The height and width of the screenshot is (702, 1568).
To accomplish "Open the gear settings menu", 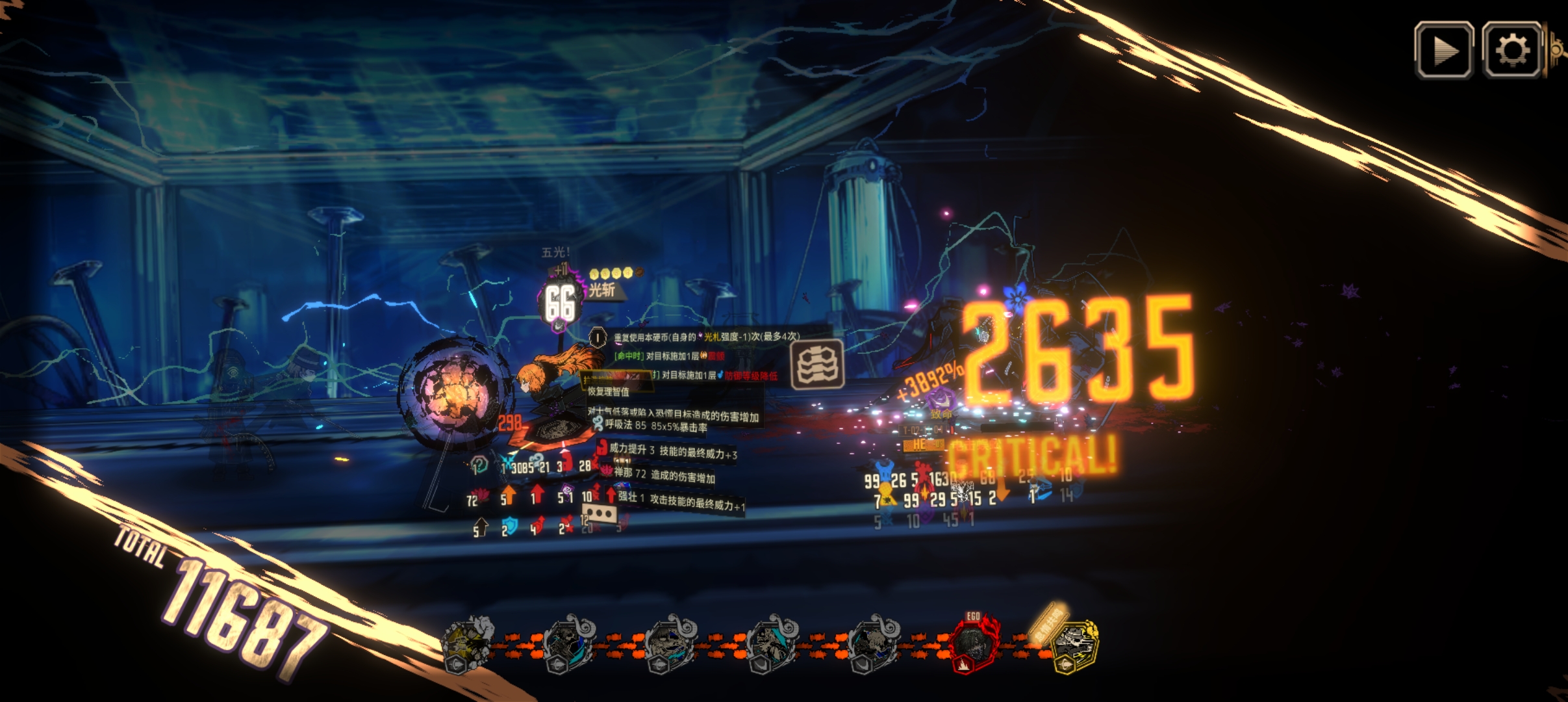I will pyautogui.click(x=1511, y=50).
